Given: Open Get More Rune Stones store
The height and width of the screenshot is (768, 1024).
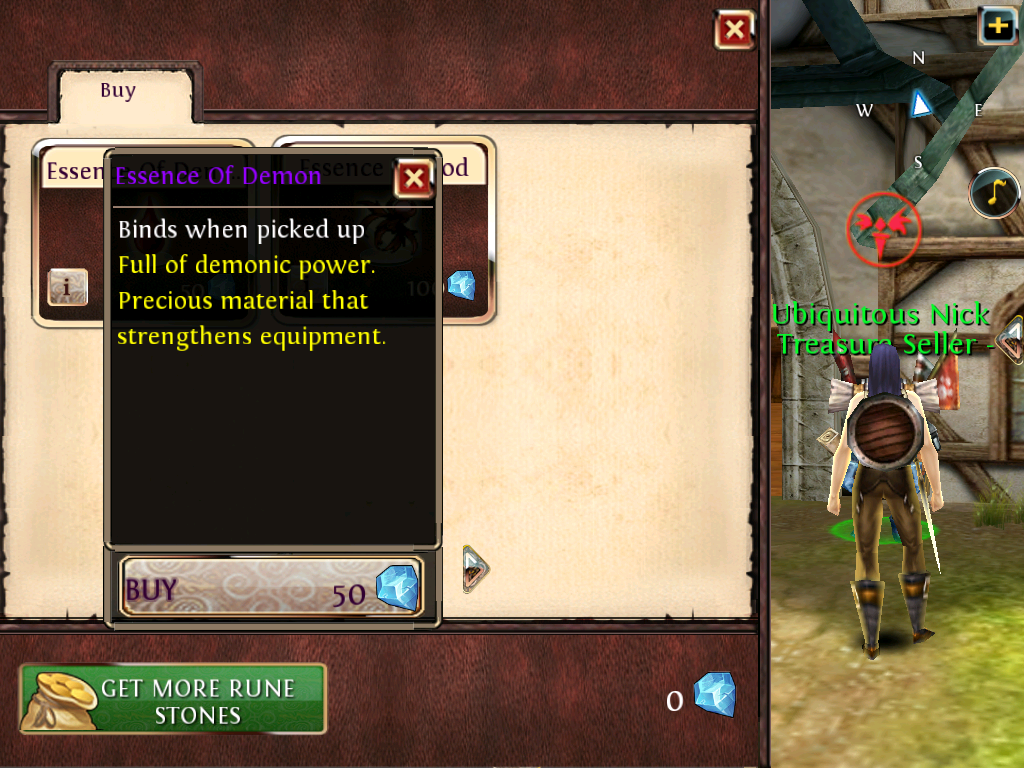Looking at the screenshot, I should click(x=173, y=700).
